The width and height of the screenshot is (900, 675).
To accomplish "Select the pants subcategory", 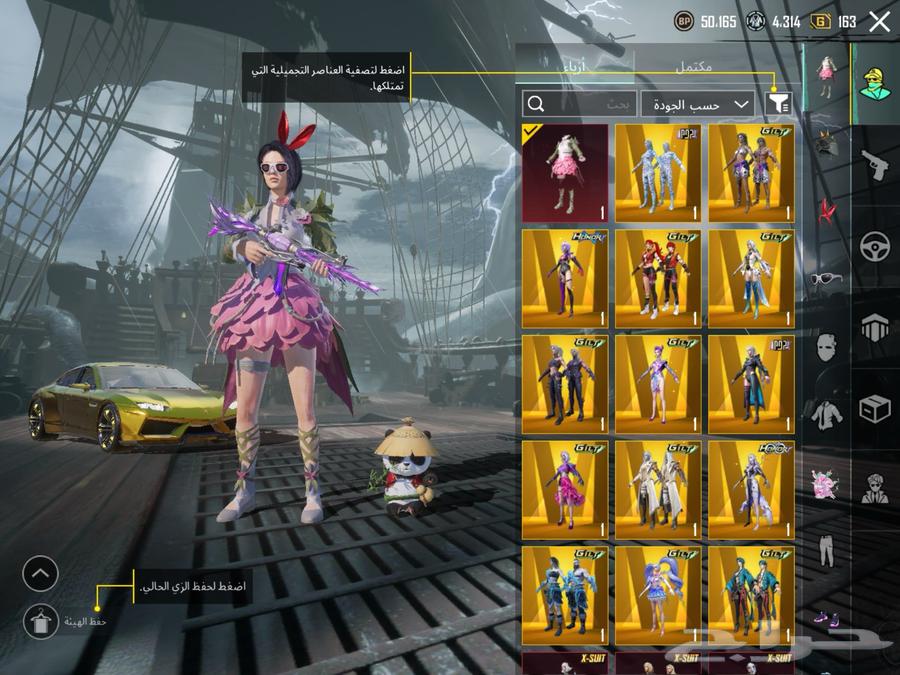I will [x=826, y=550].
